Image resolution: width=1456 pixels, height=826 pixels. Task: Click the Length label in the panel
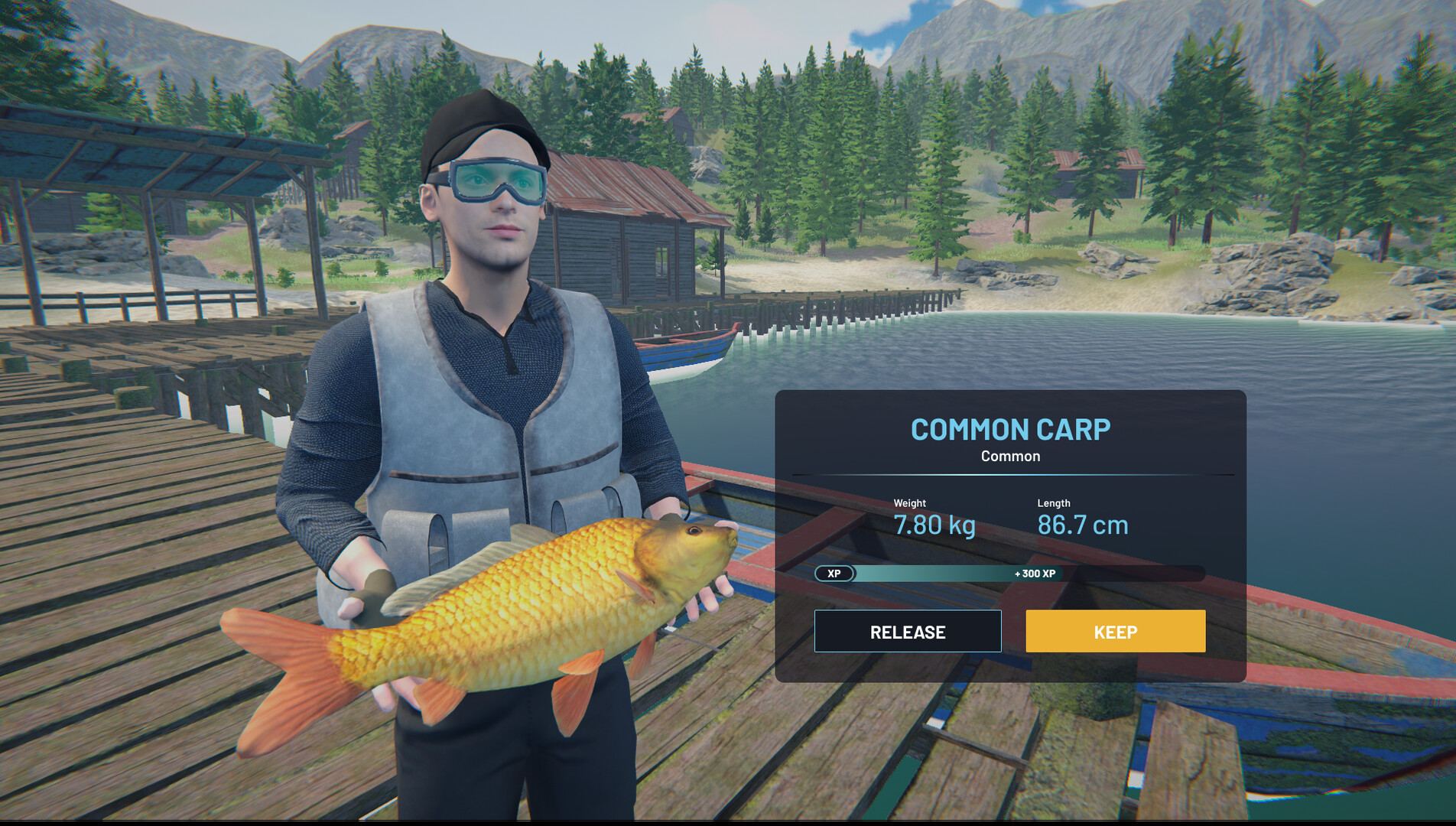tap(1053, 503)
